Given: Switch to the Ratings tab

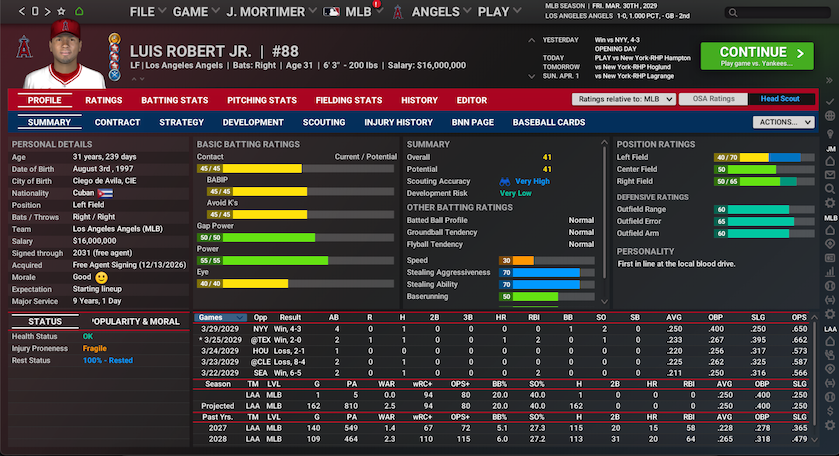Looking at the screenshot, I should click(x=104, y=100).
